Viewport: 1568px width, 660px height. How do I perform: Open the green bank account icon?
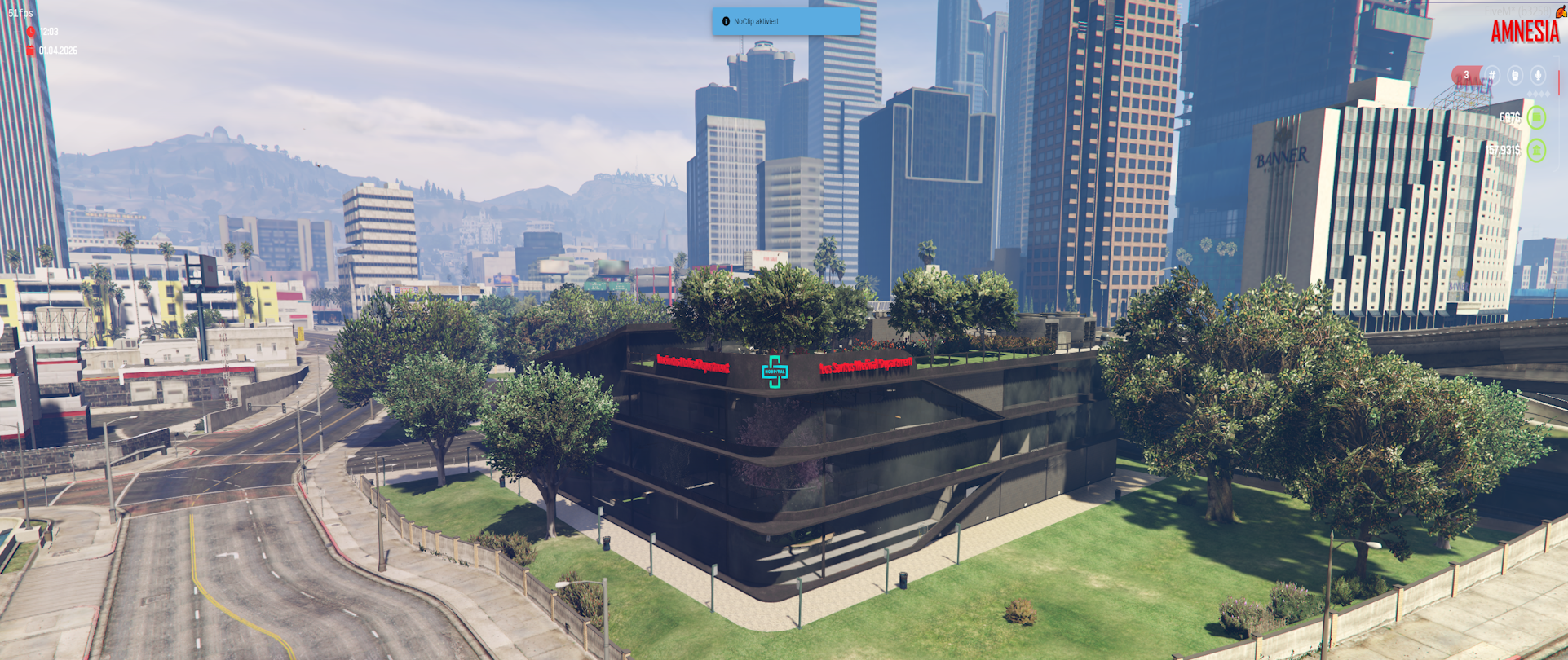point(1537,151)
